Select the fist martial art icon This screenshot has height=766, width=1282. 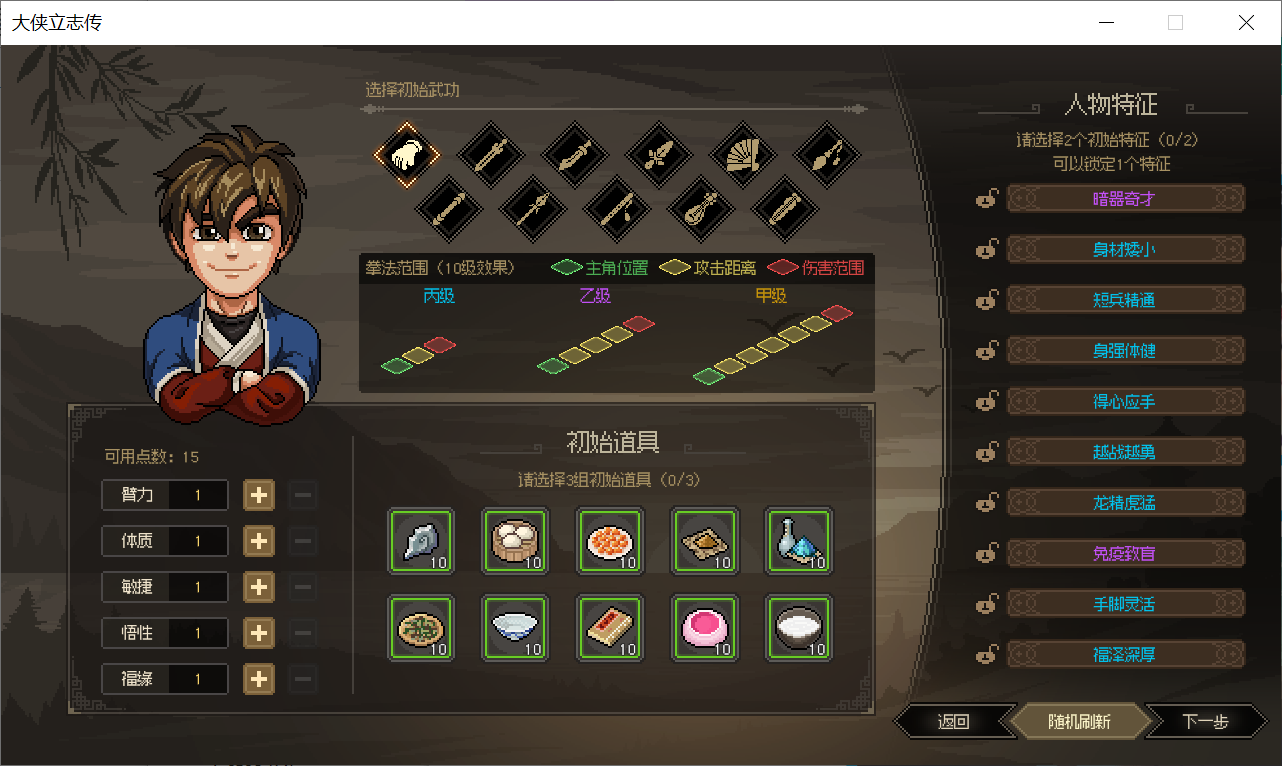click(407, 155)
